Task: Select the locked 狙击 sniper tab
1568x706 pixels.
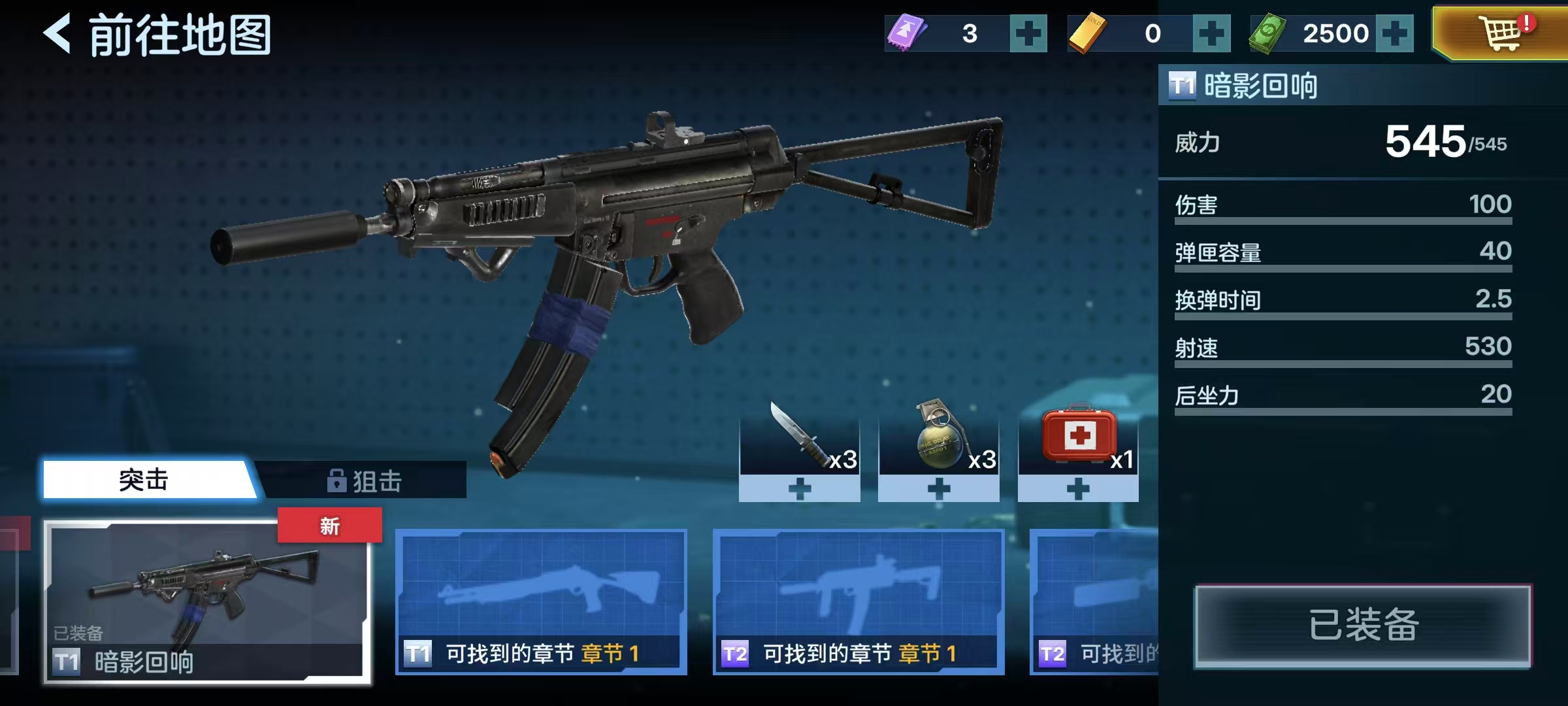Action: (x=365, y=480)
